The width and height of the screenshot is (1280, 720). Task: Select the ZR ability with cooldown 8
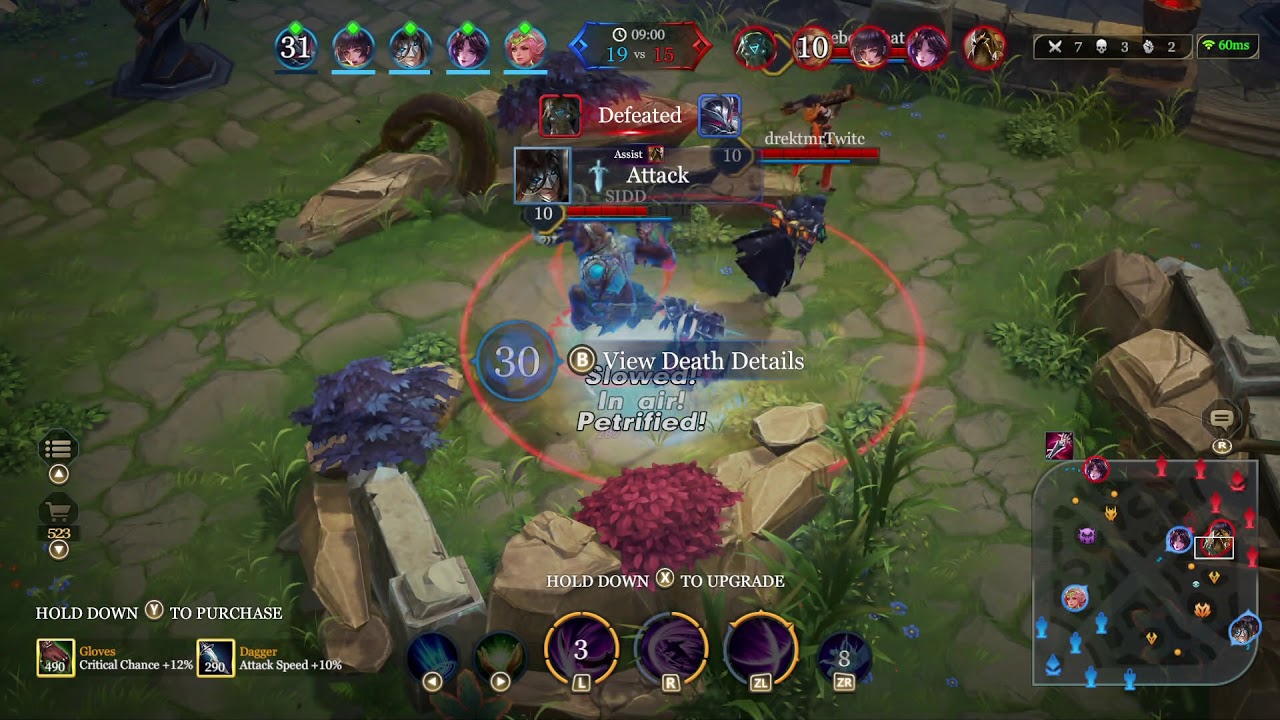(x=844, y=657)
